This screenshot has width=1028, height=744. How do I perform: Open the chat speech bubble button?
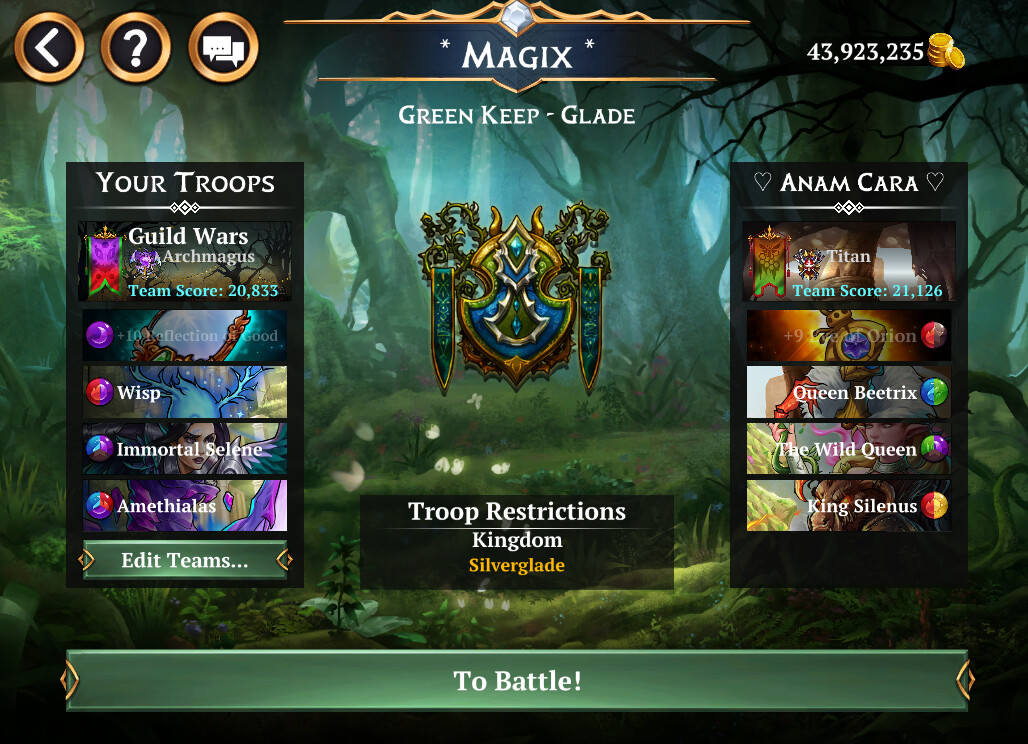tap(223, 47)
